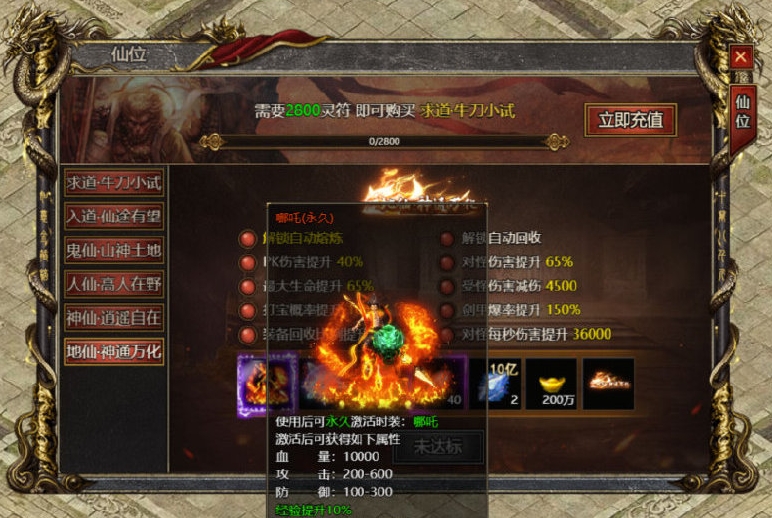This screenshot has width=772, height=518.
Task: Select the 200万 gold ingot reward
Action: point(551,384)
